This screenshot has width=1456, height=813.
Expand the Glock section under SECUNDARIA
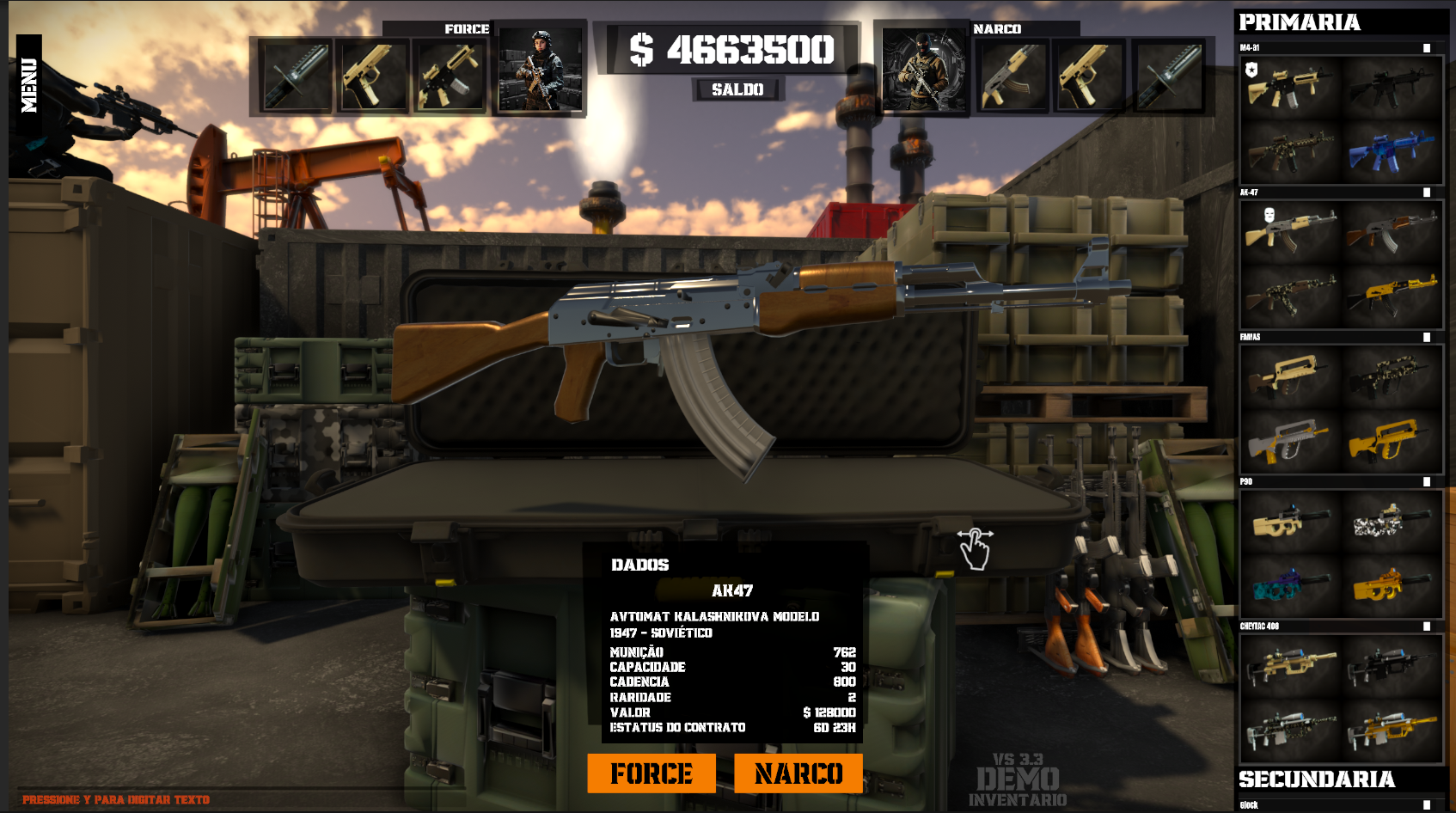[1289, 805]
